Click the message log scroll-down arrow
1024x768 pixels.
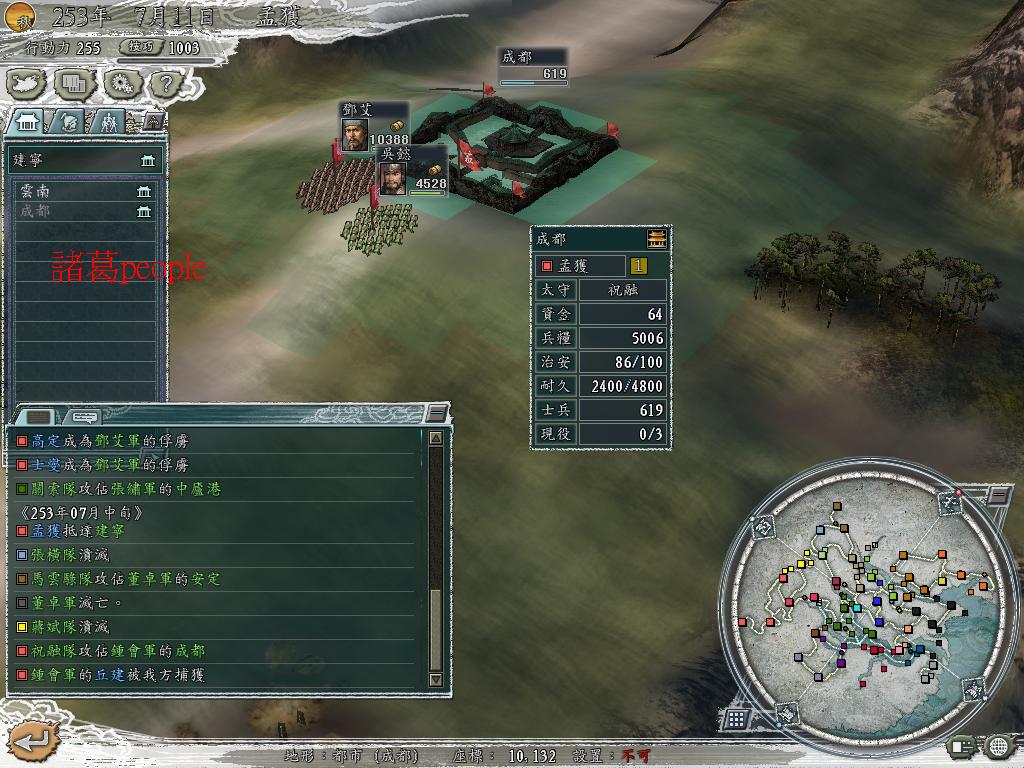tap(436, 679)
